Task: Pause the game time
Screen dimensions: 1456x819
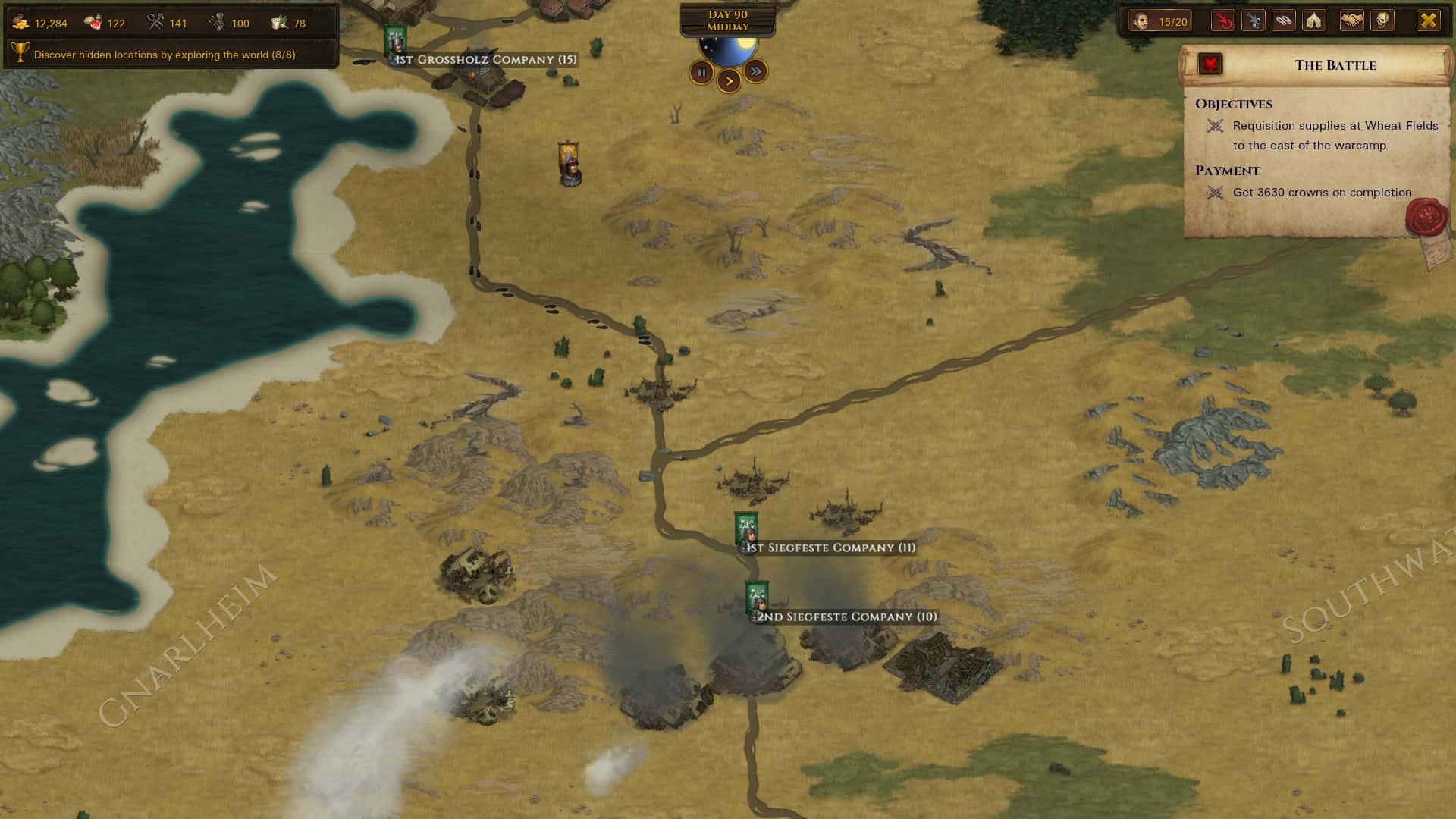Action: click(701, 72)
